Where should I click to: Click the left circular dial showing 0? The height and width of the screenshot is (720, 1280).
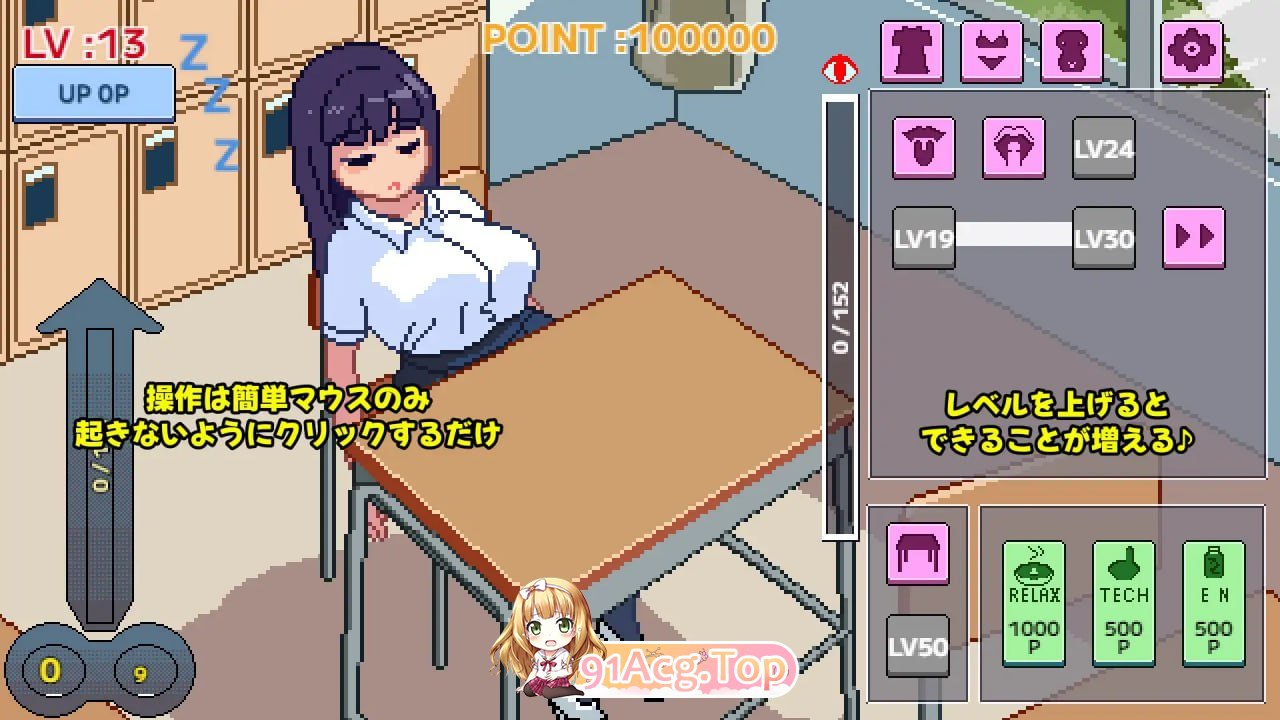coord(49,671)
